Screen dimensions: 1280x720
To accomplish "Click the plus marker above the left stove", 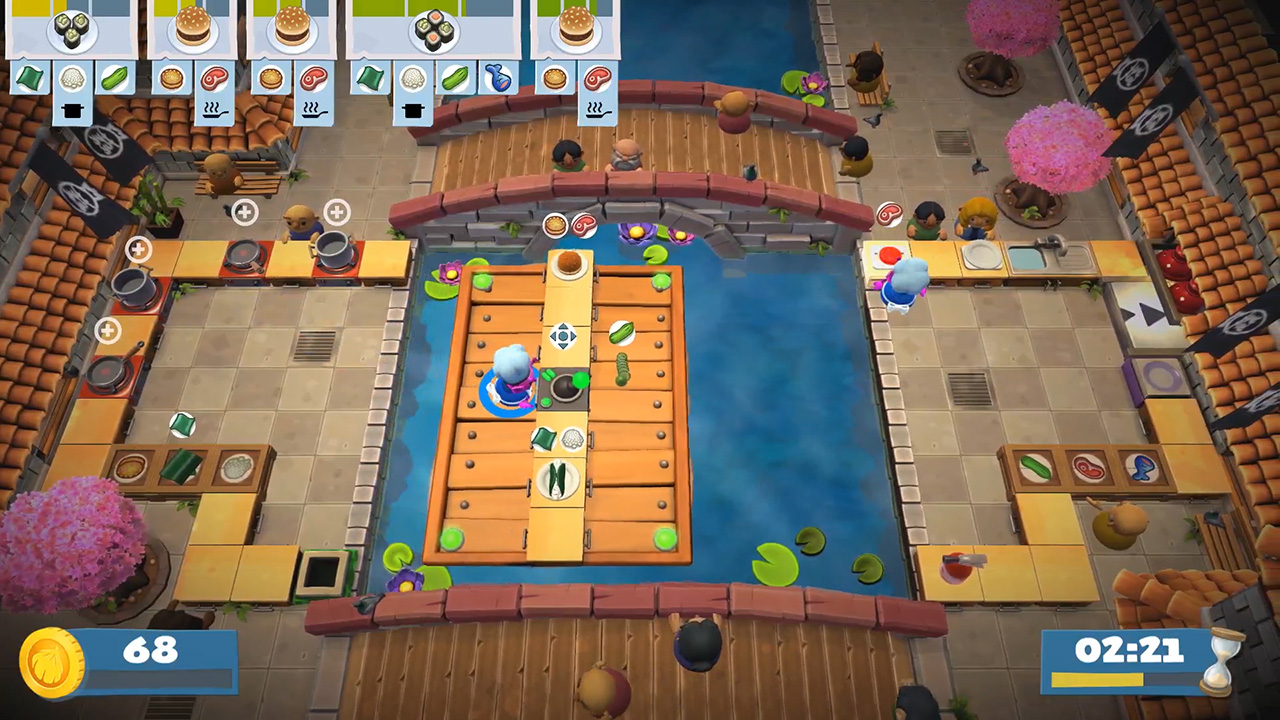I will [244, 211].
